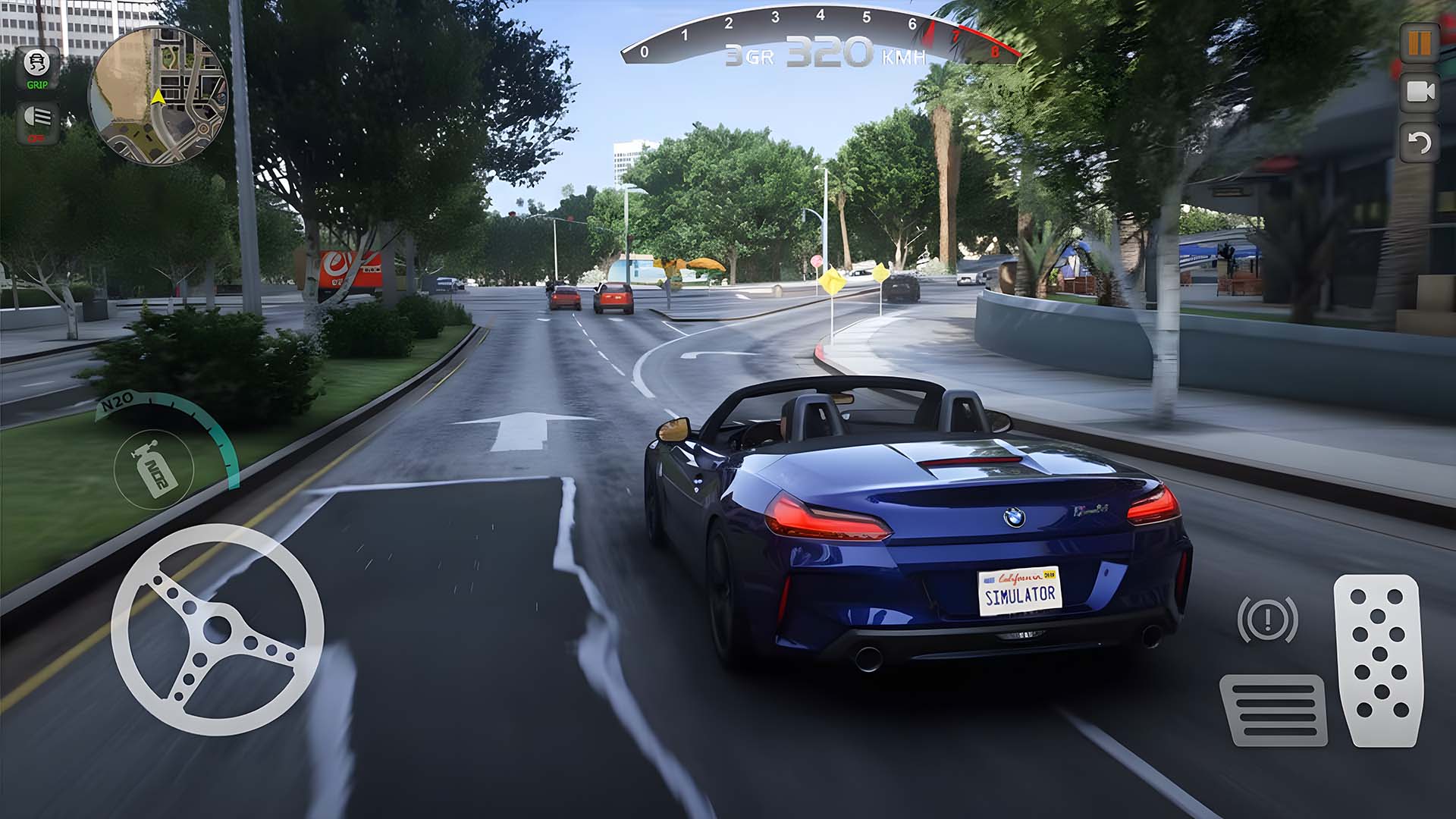Tap the steering wheel control

(x=218, y=629)
